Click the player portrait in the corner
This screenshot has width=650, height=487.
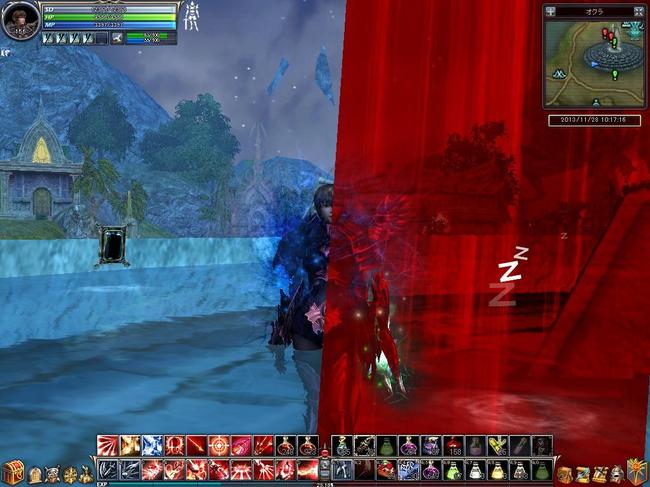[x=20, y=21]
